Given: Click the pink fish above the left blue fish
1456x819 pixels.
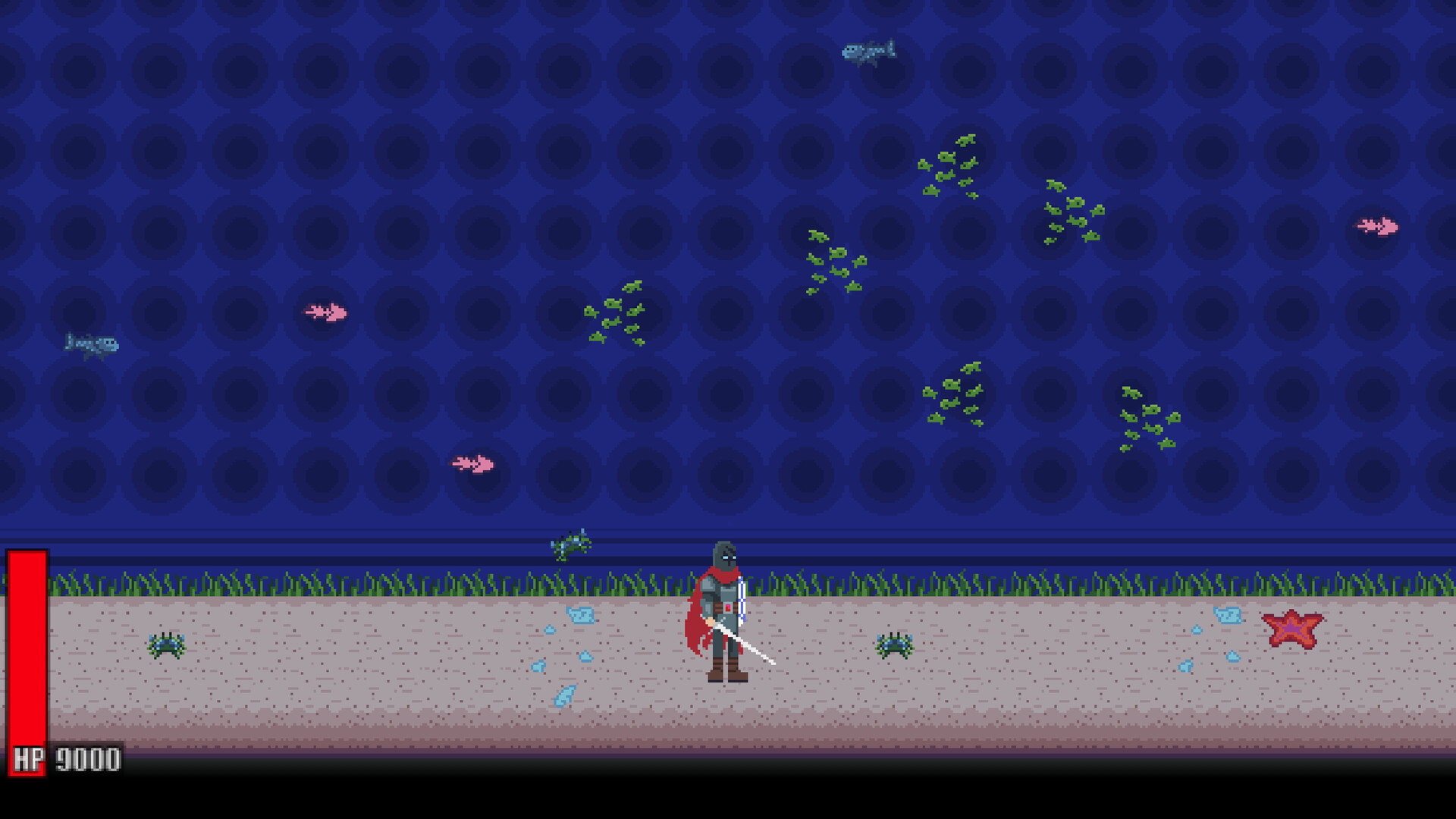Looking at the screenshot, I should pos(326,311).
